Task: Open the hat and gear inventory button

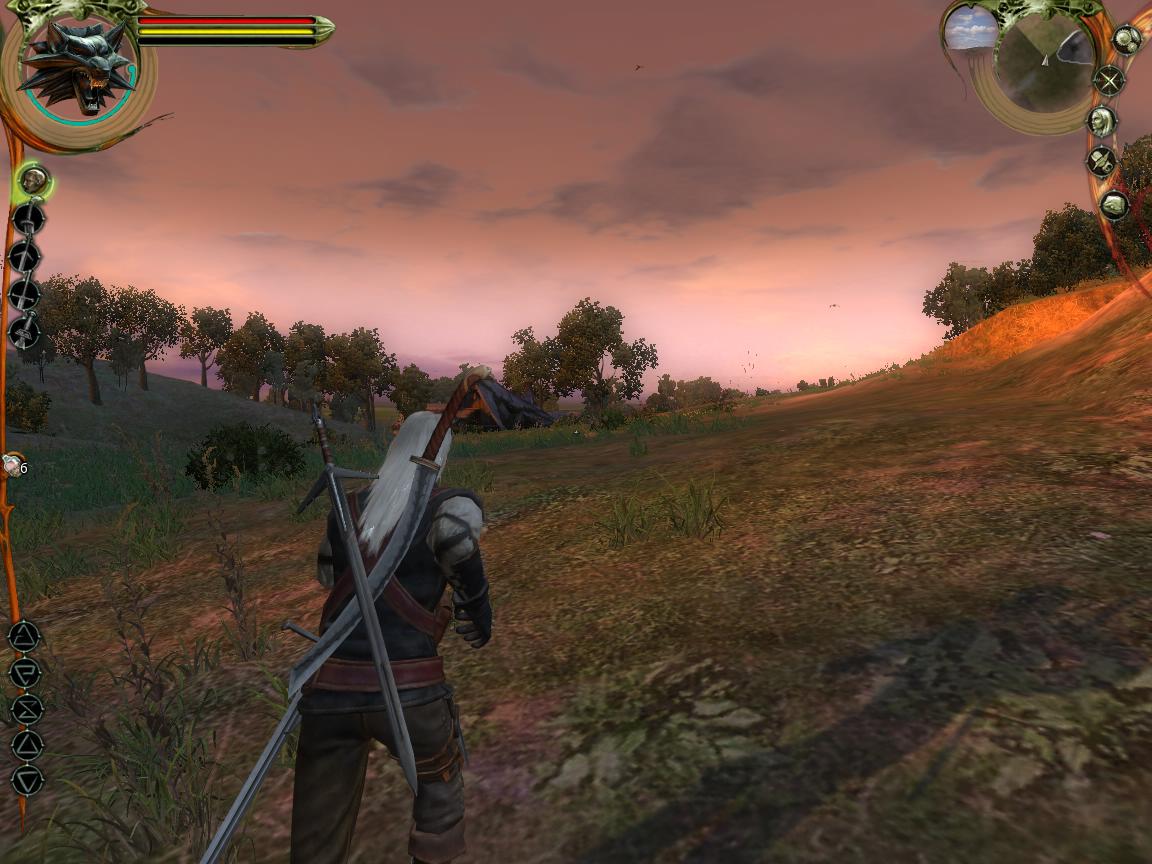Action: (x=1101, y=162)
